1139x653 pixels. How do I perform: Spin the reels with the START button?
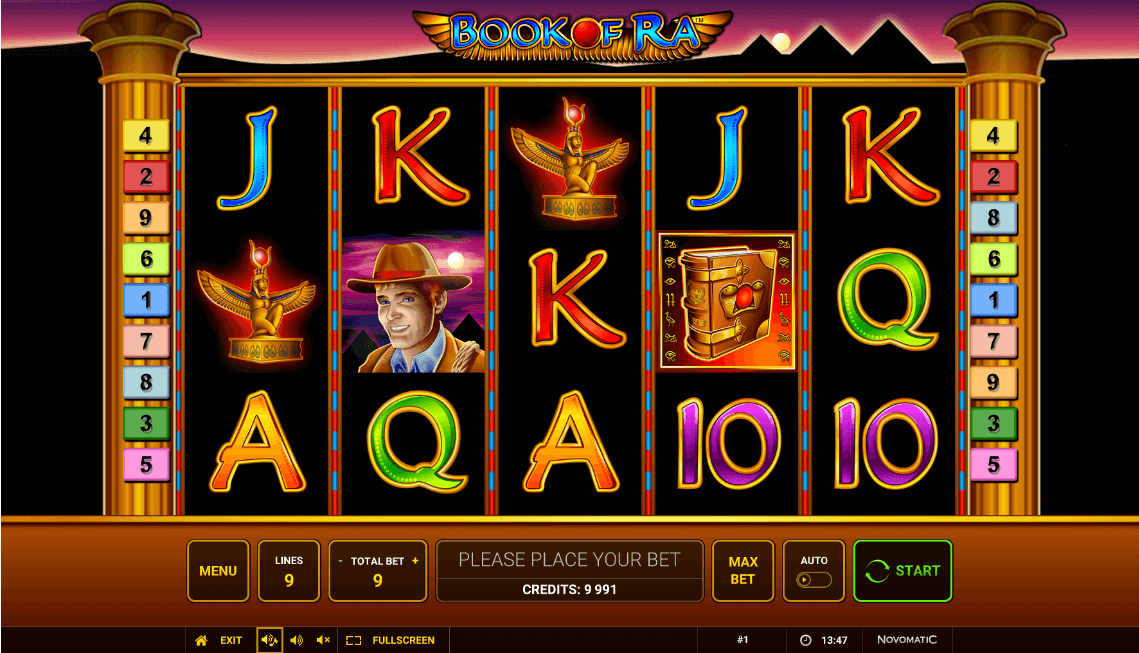pyautogui.click(x=902, y=571)
